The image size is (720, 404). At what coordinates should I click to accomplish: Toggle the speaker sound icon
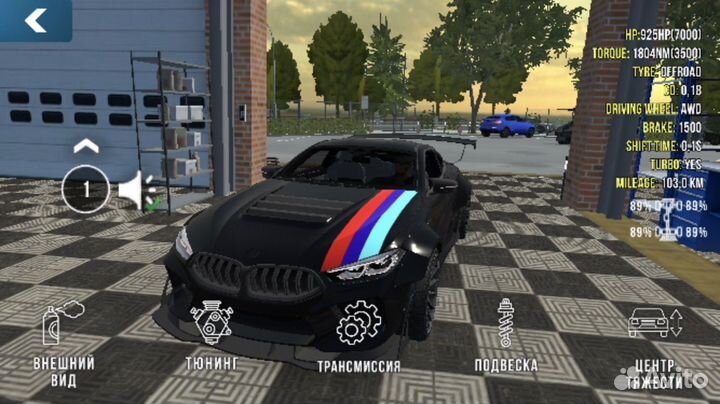pos(136,189)
